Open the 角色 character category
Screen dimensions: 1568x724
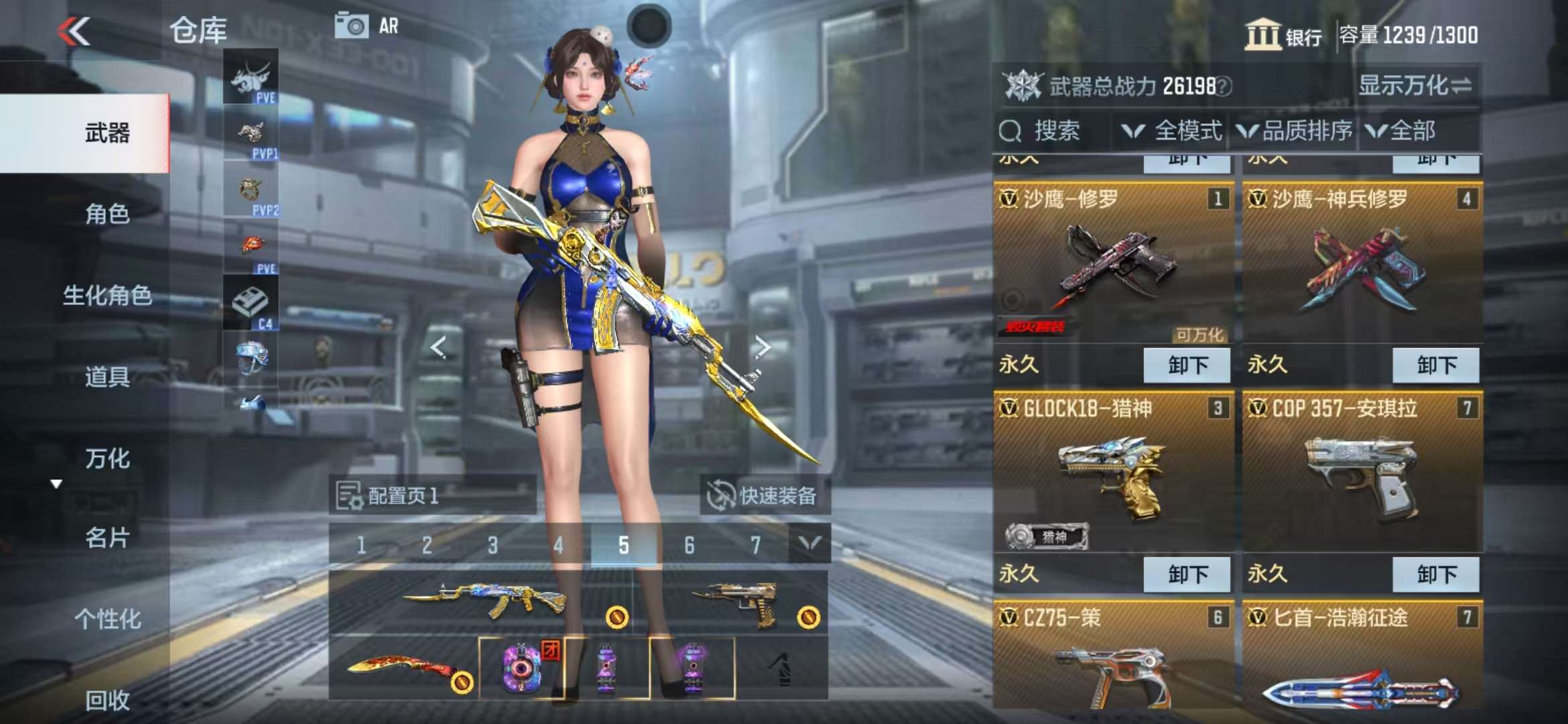pyautogui.click(x=107, y=215)
